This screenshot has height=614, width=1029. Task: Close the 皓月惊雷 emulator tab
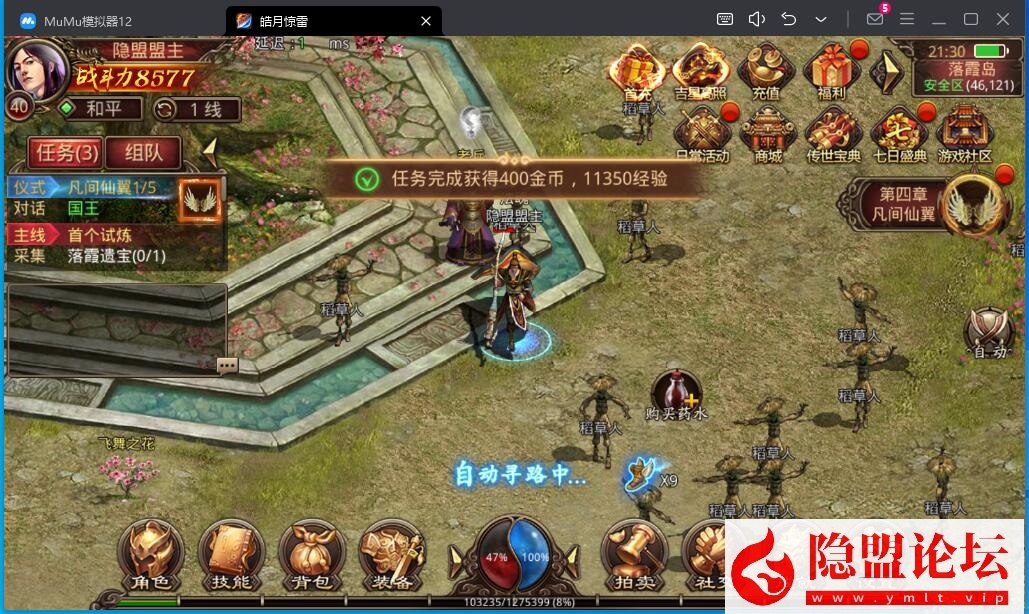click(426, 20)
